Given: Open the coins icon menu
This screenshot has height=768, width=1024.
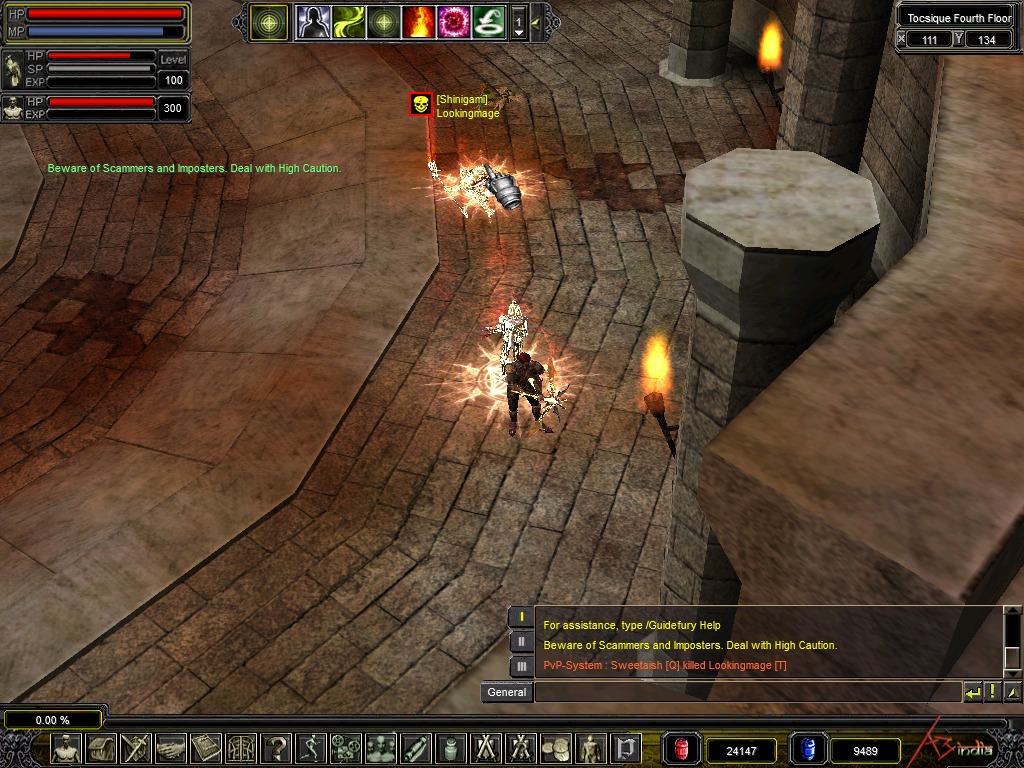Looking at the screenshot, I should click(556, 748).
